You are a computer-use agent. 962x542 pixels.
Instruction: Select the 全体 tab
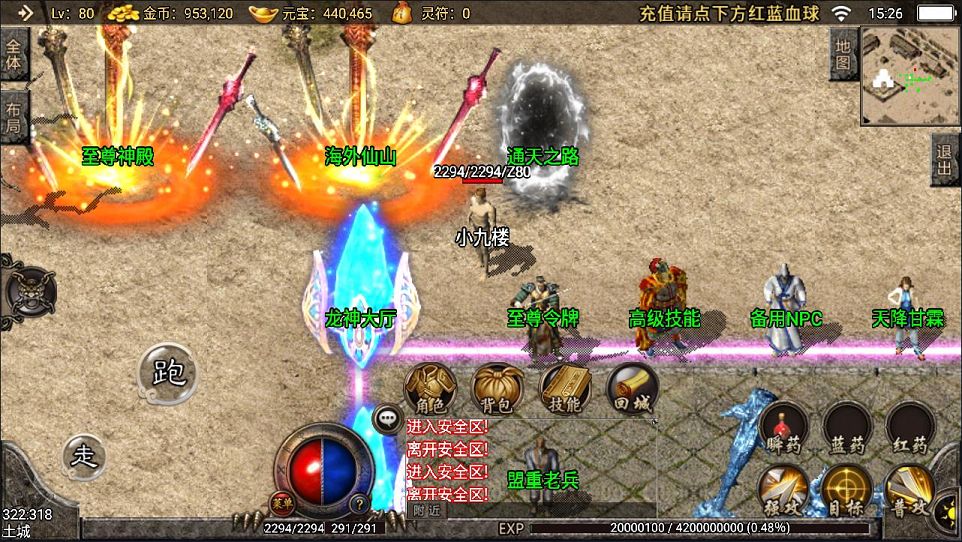coord(14,54)
